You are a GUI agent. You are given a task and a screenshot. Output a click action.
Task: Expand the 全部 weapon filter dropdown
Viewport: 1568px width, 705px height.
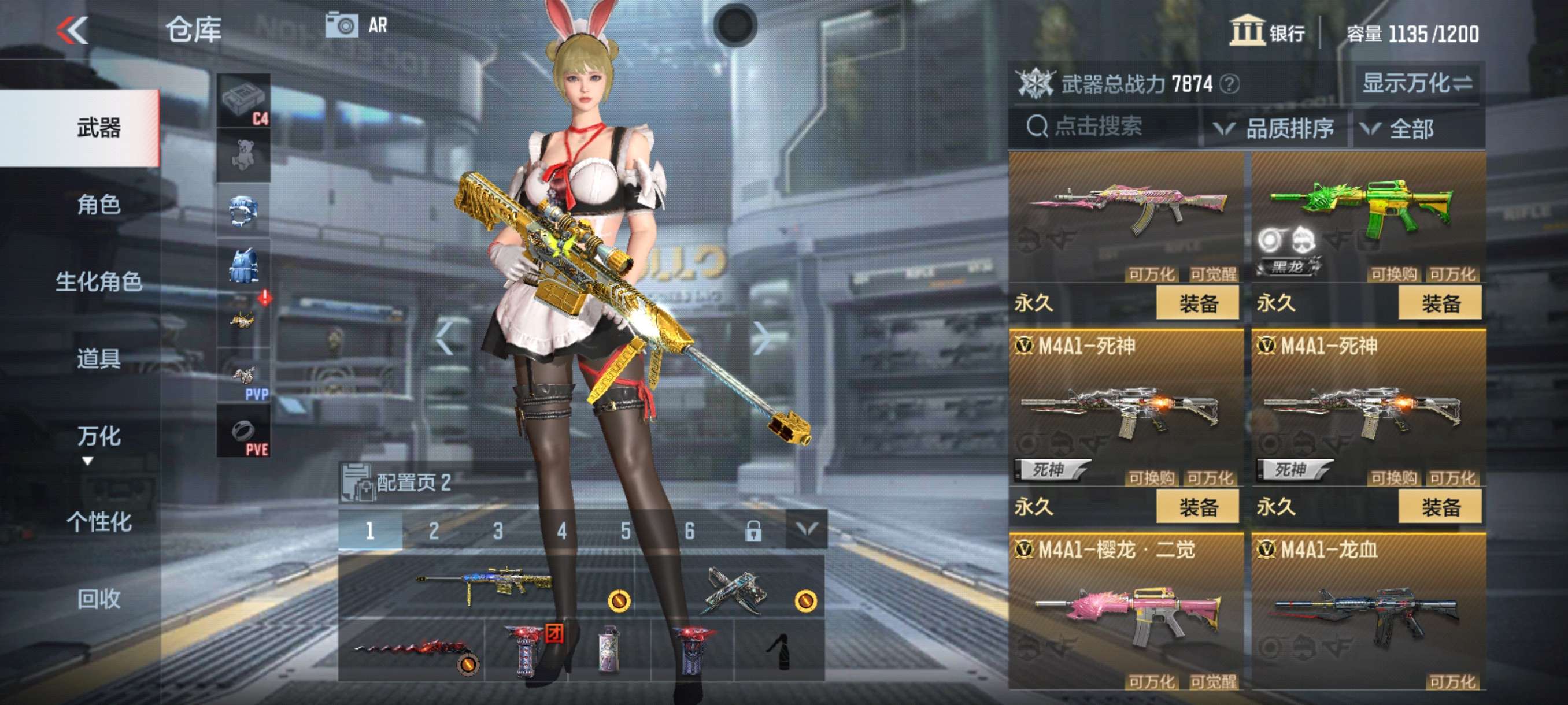point(1412,129)
